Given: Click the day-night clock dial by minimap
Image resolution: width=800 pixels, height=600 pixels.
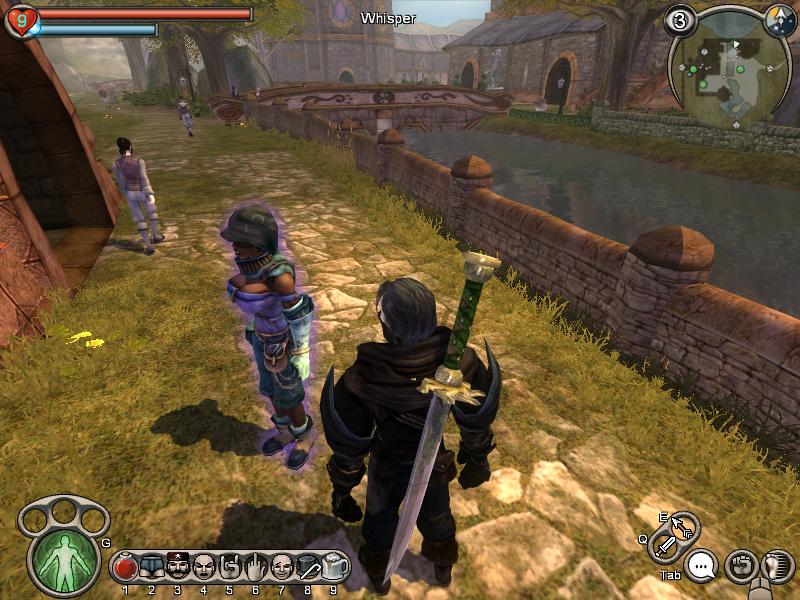Looking at the screenshot, I should 778,18.
